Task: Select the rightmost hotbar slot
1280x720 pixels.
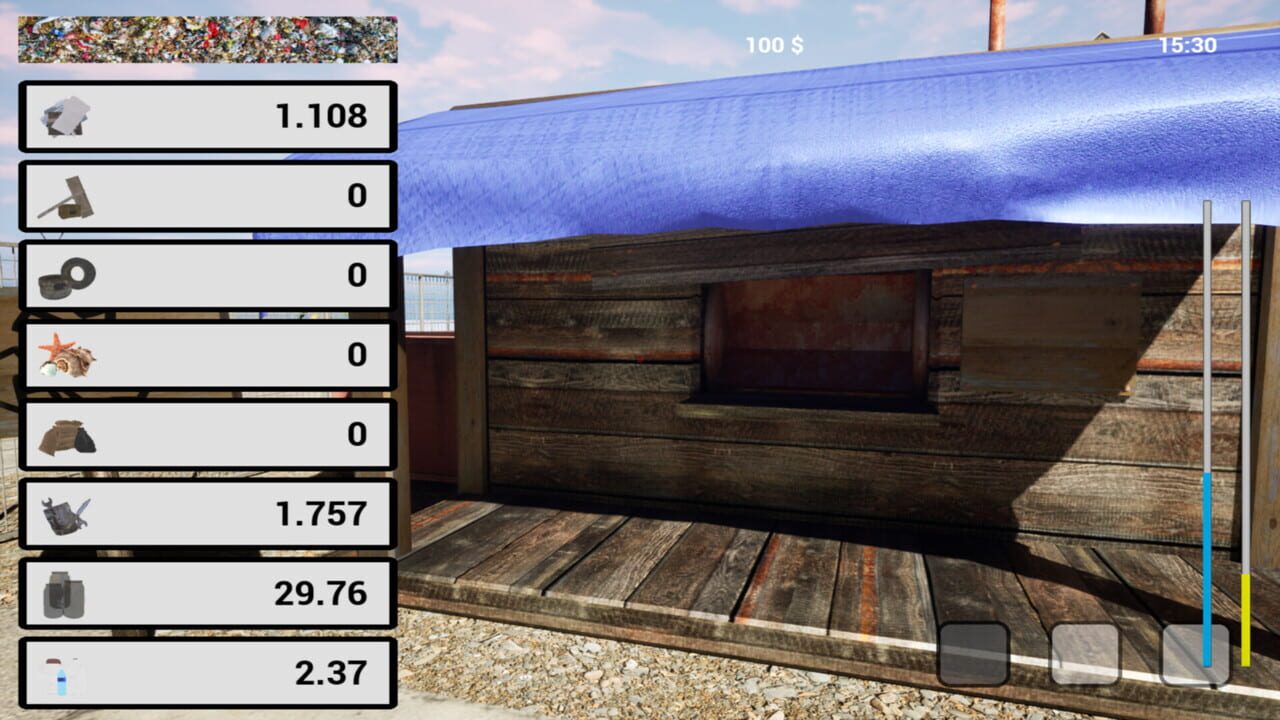Action: 1193,654
